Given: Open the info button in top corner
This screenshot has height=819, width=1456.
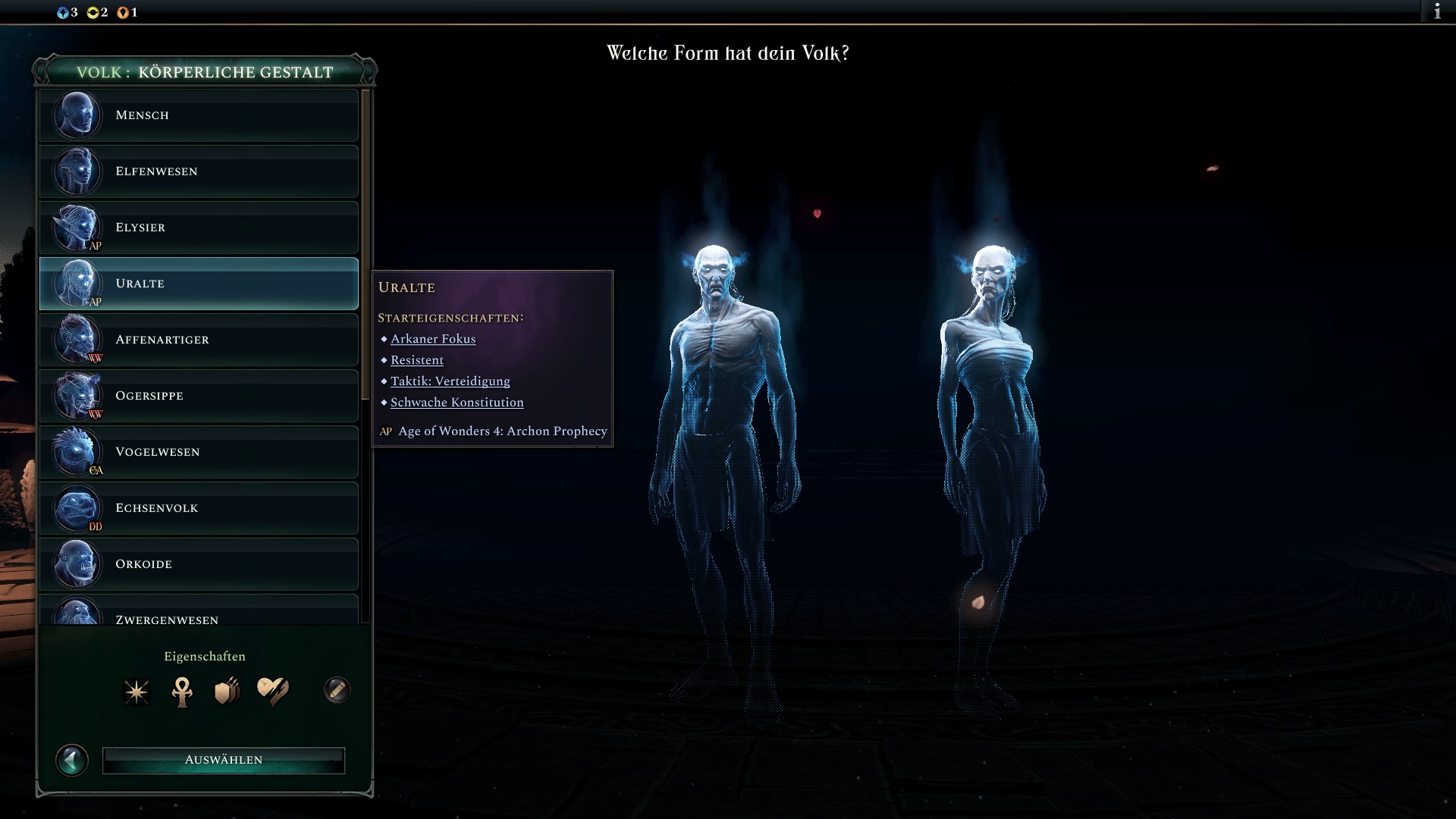Looking at the screenshot, I should pyautogui.click(x=1436, y=11).
